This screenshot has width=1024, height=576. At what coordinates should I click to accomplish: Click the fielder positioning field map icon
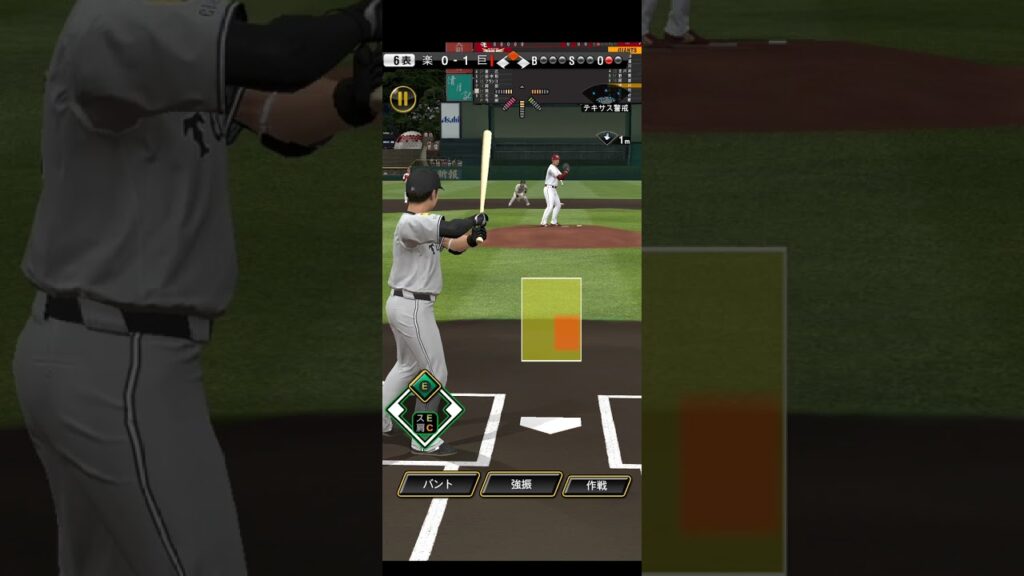pos(606,93)
